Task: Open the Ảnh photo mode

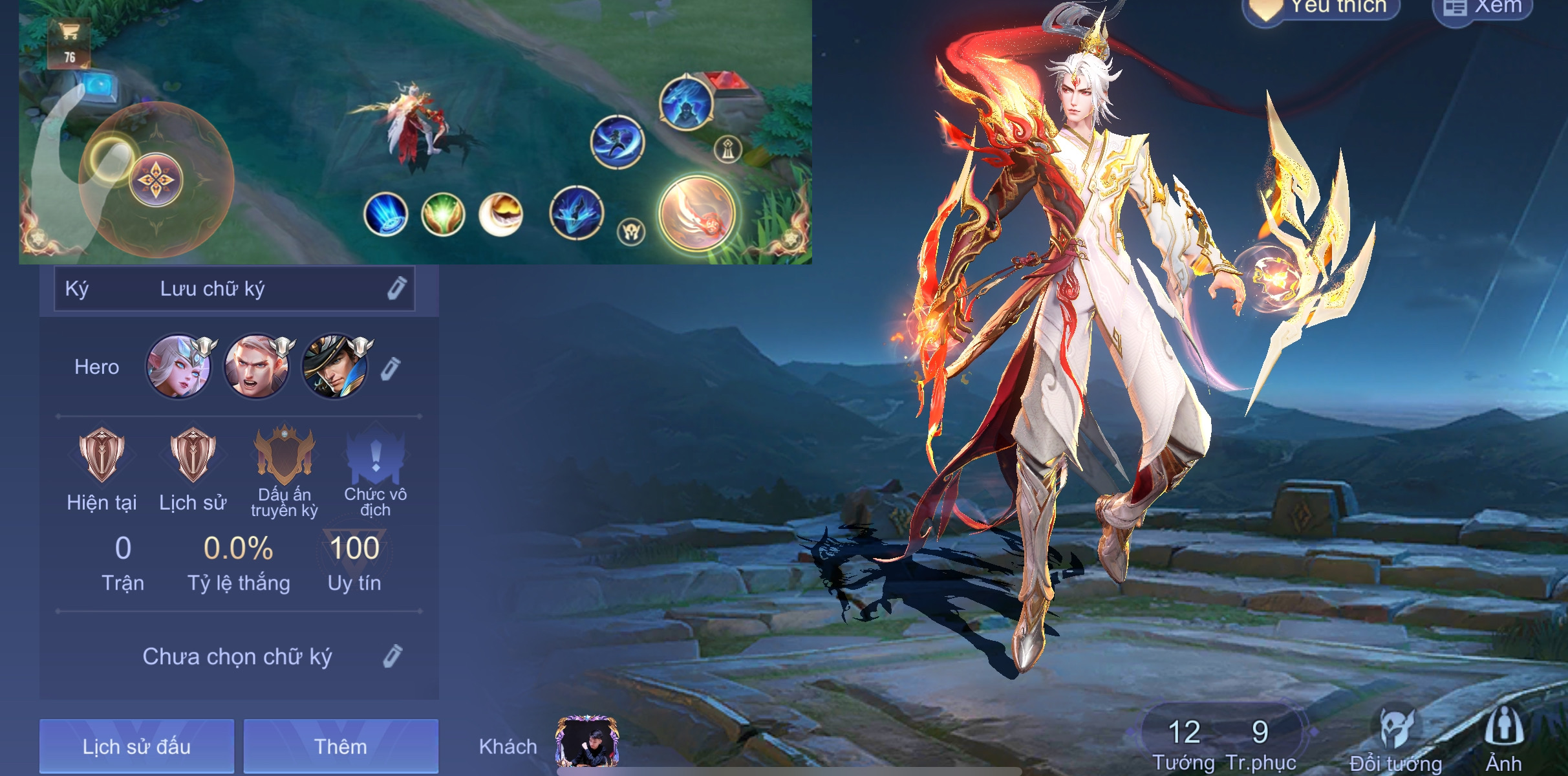Action: (1504, 737)
